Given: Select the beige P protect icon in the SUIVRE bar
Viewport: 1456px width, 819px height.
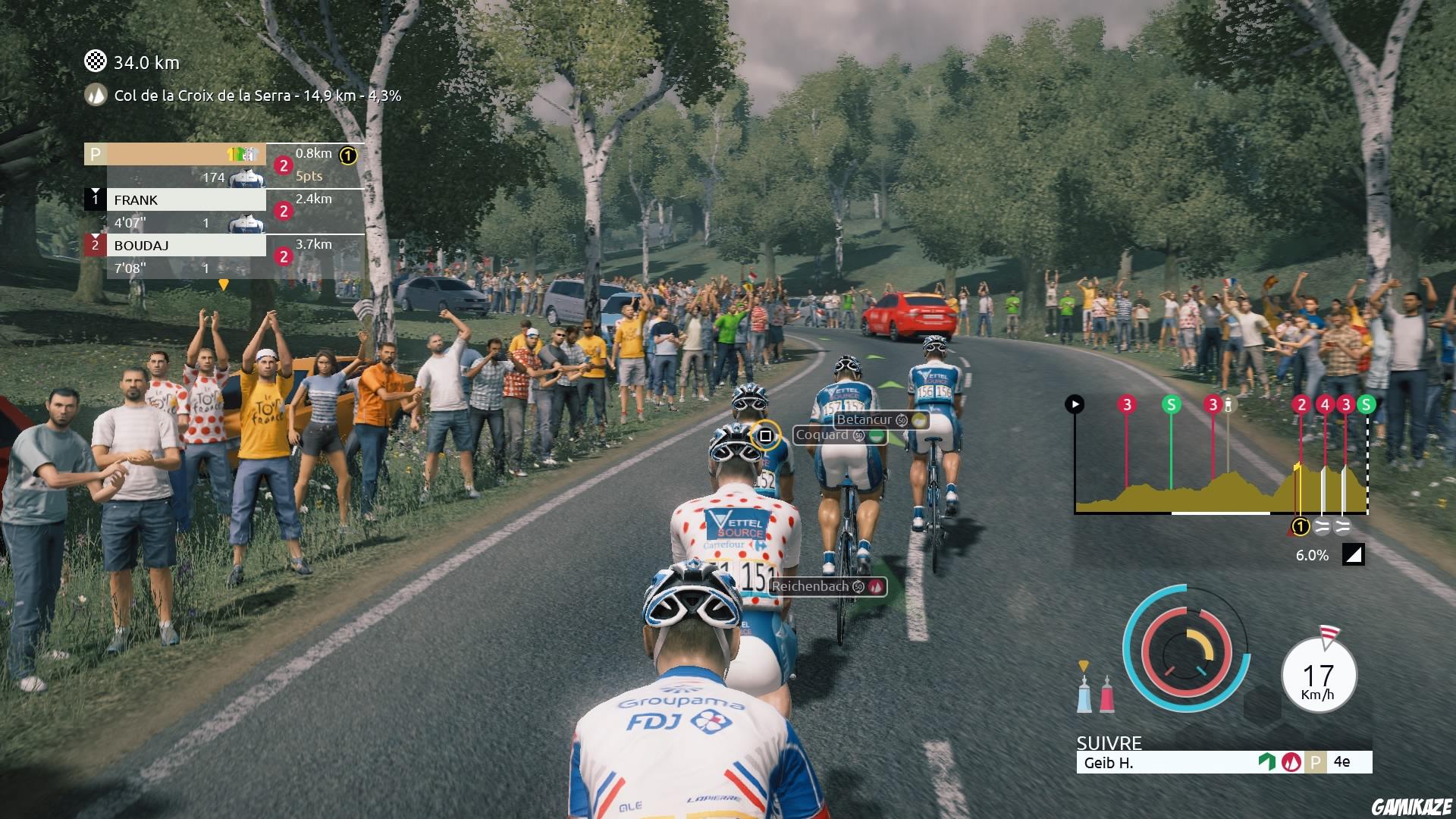Looking at the screenshot, I should (1316, 761).
